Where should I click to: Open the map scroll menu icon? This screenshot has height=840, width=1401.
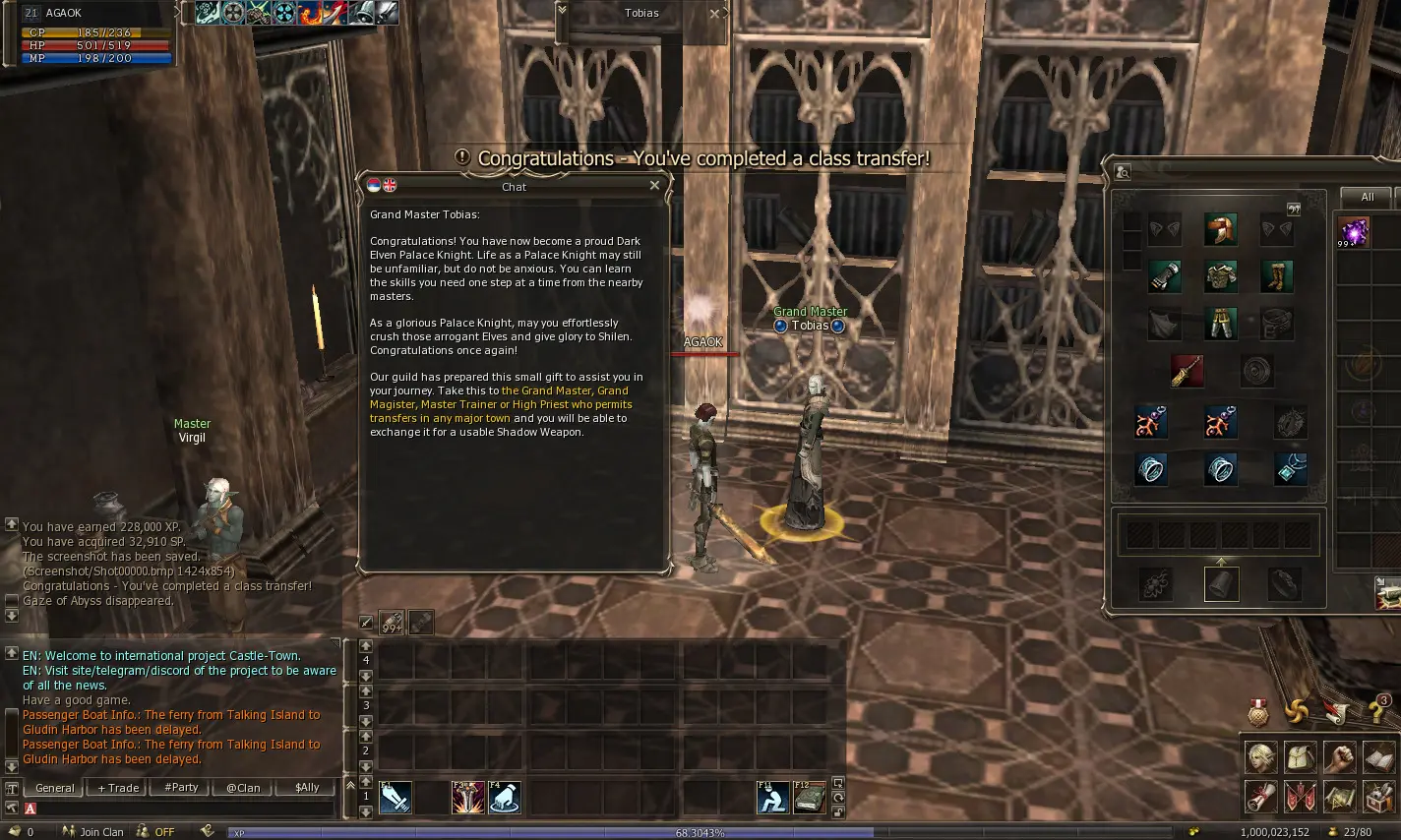click(1339, 796)
